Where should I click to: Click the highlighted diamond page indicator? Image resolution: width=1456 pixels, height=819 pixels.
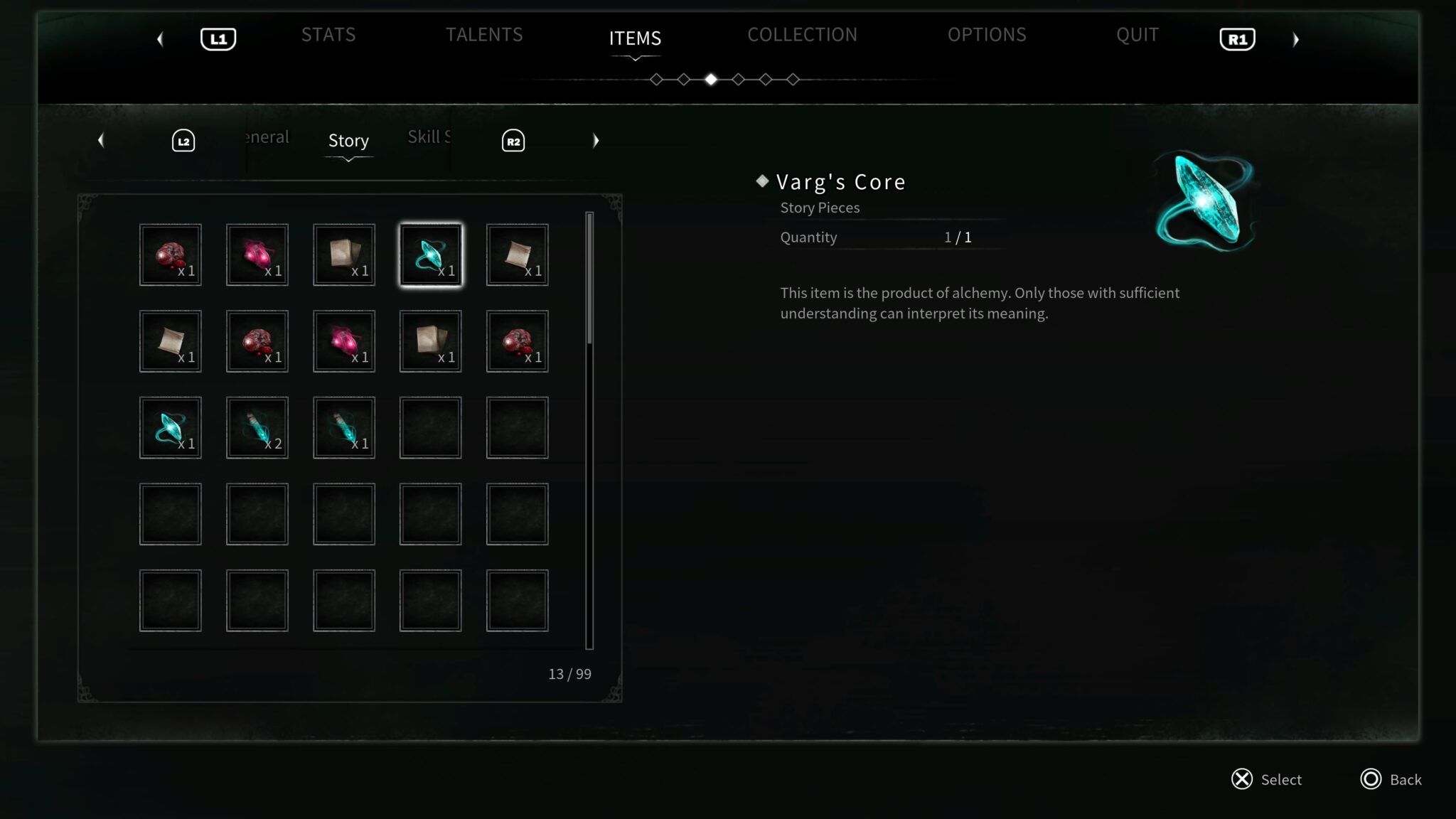pyautogui.click(x=712, y=79)
